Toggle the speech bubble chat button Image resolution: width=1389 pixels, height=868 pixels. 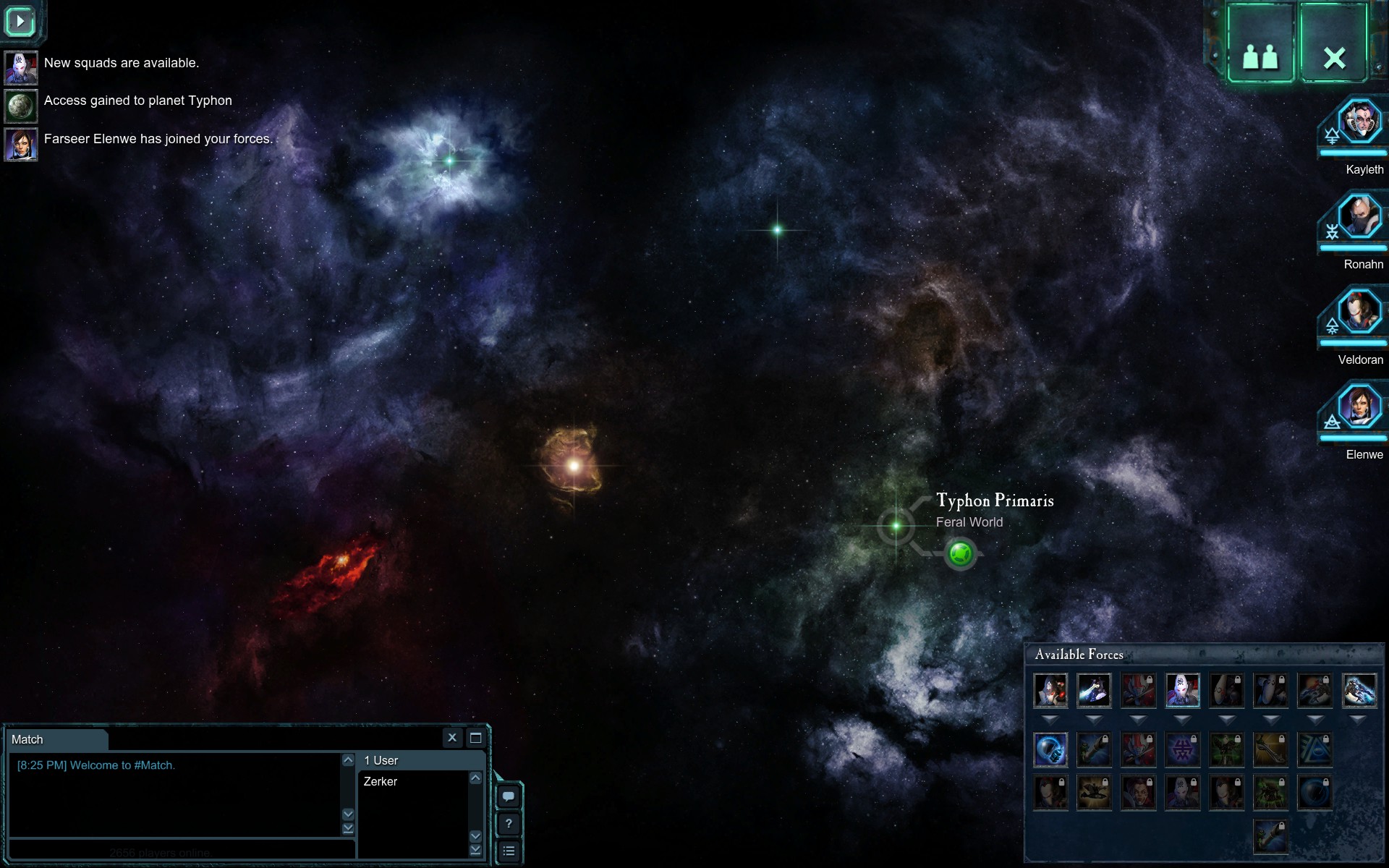click(x=509, y=796)
